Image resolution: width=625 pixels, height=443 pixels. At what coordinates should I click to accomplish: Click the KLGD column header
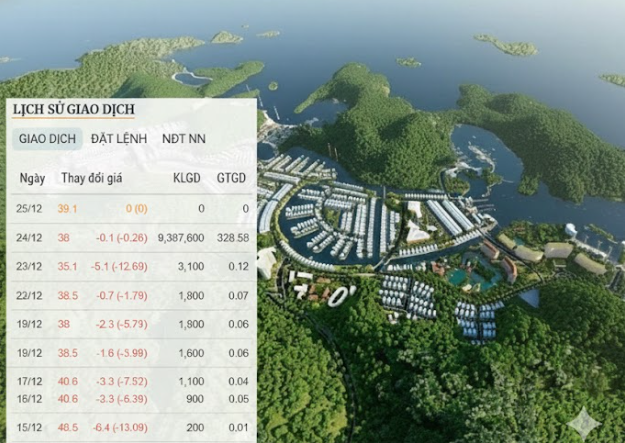187,179
